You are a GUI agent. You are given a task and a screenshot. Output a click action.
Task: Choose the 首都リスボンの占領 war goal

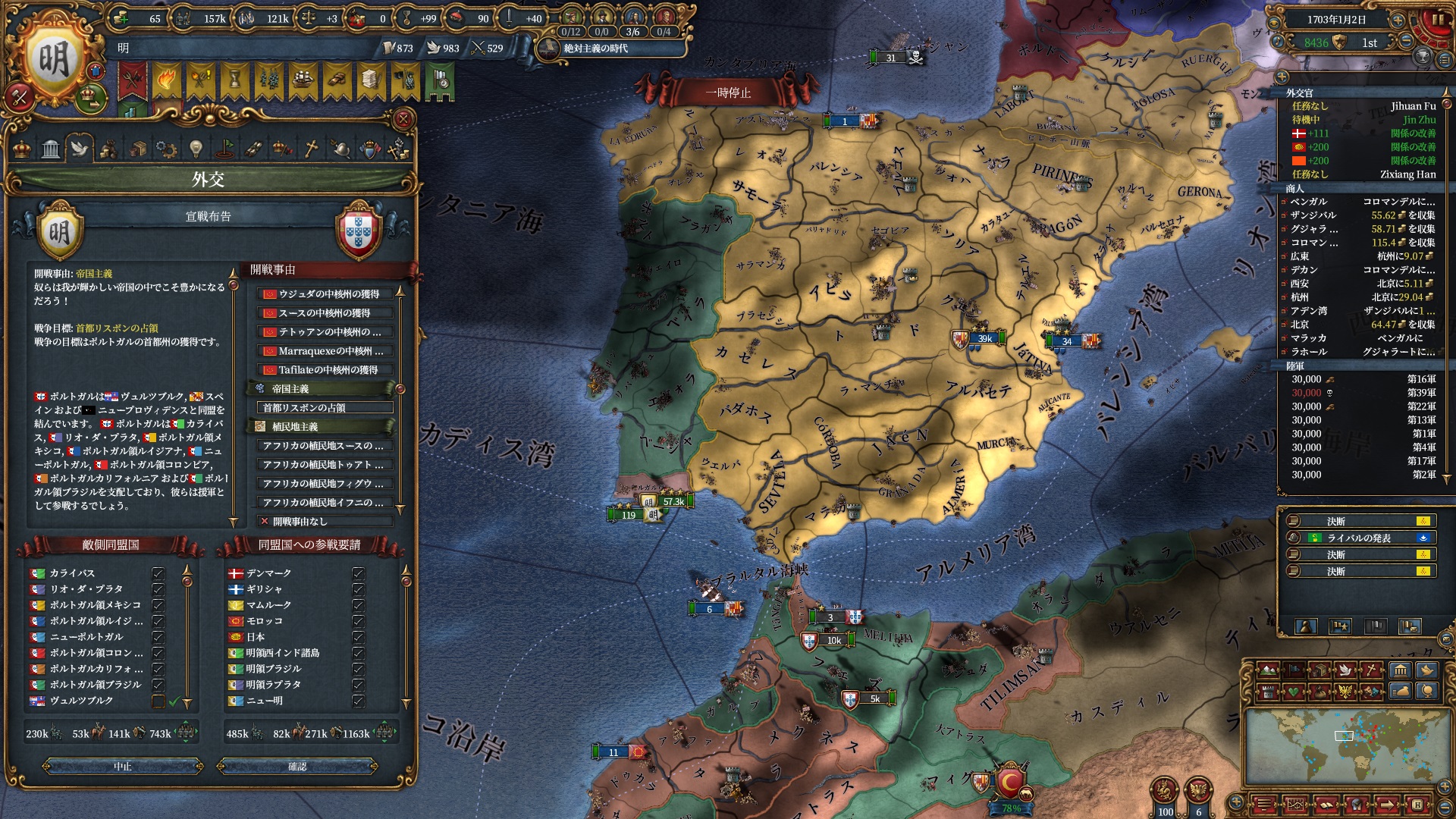(x=325, y=408)
